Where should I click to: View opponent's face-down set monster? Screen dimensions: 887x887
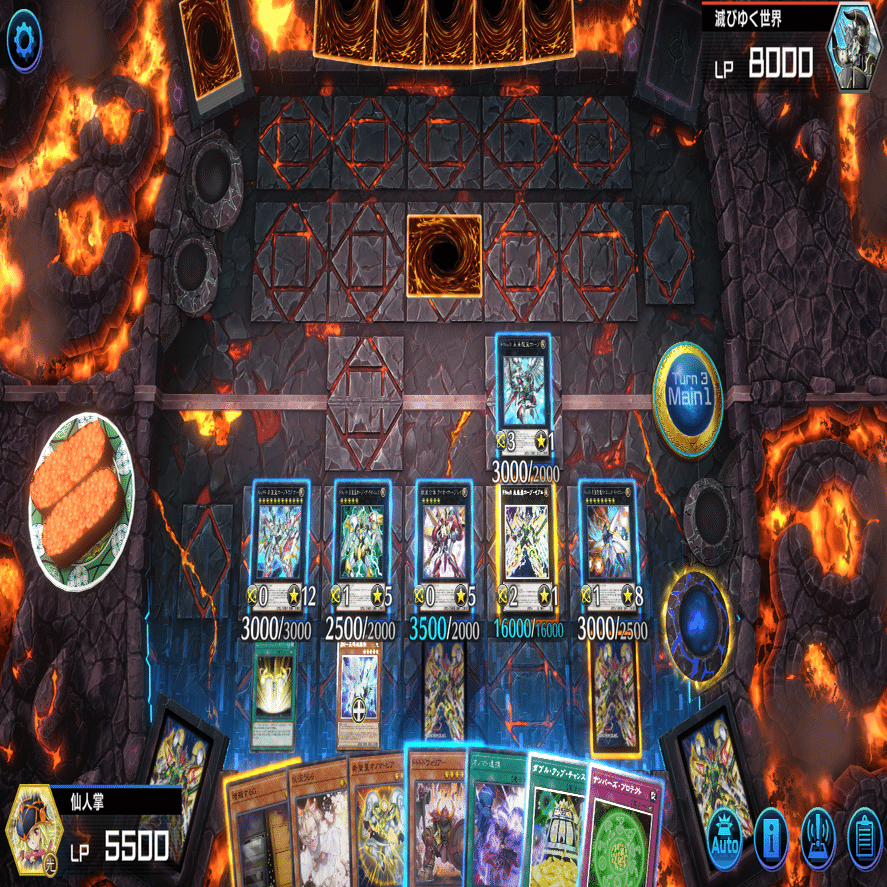(444, 255)
